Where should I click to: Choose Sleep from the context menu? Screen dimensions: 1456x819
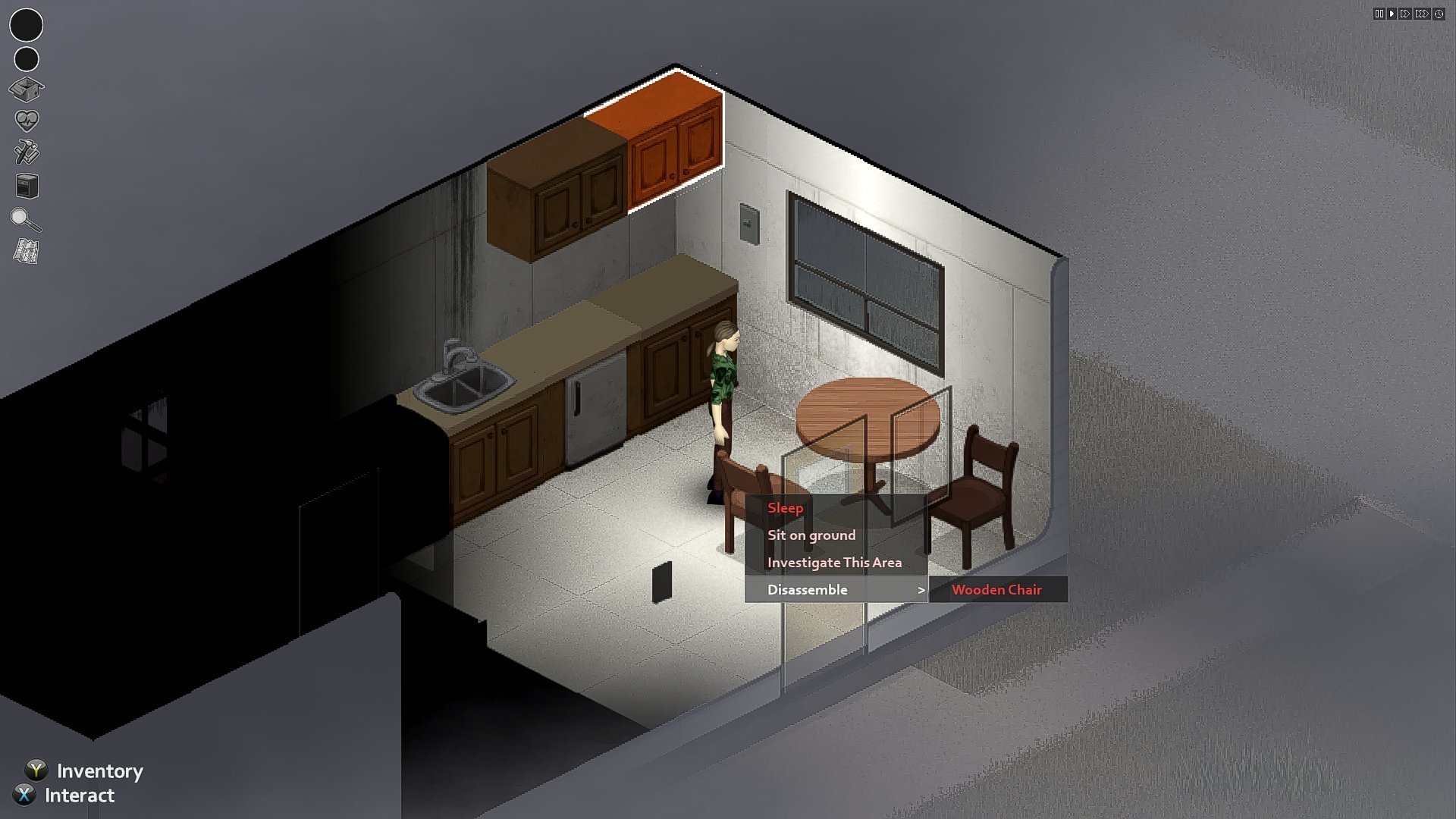pyautogui.click(x=785, y=508)
